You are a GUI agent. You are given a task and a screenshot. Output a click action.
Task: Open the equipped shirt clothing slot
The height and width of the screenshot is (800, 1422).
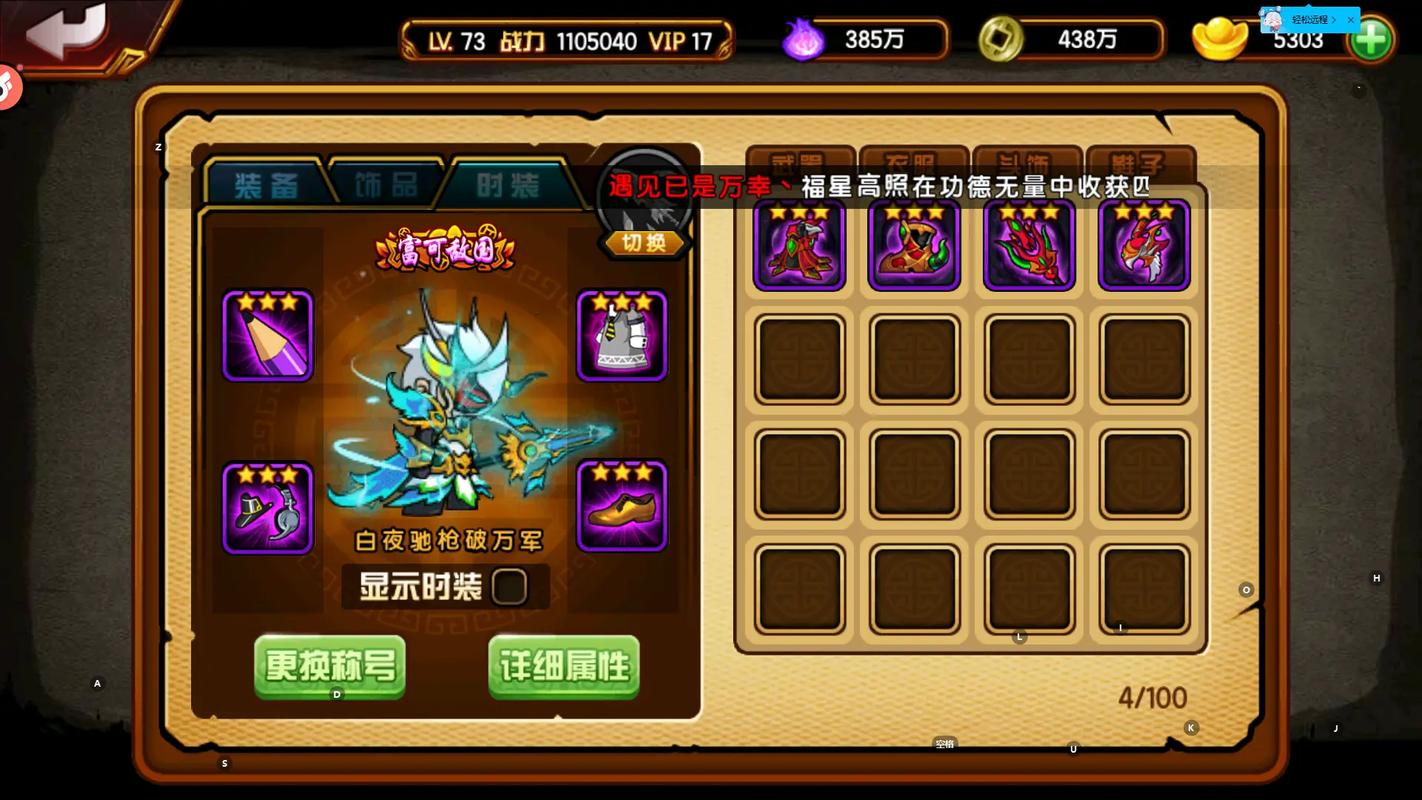click(x=622, y=337)
